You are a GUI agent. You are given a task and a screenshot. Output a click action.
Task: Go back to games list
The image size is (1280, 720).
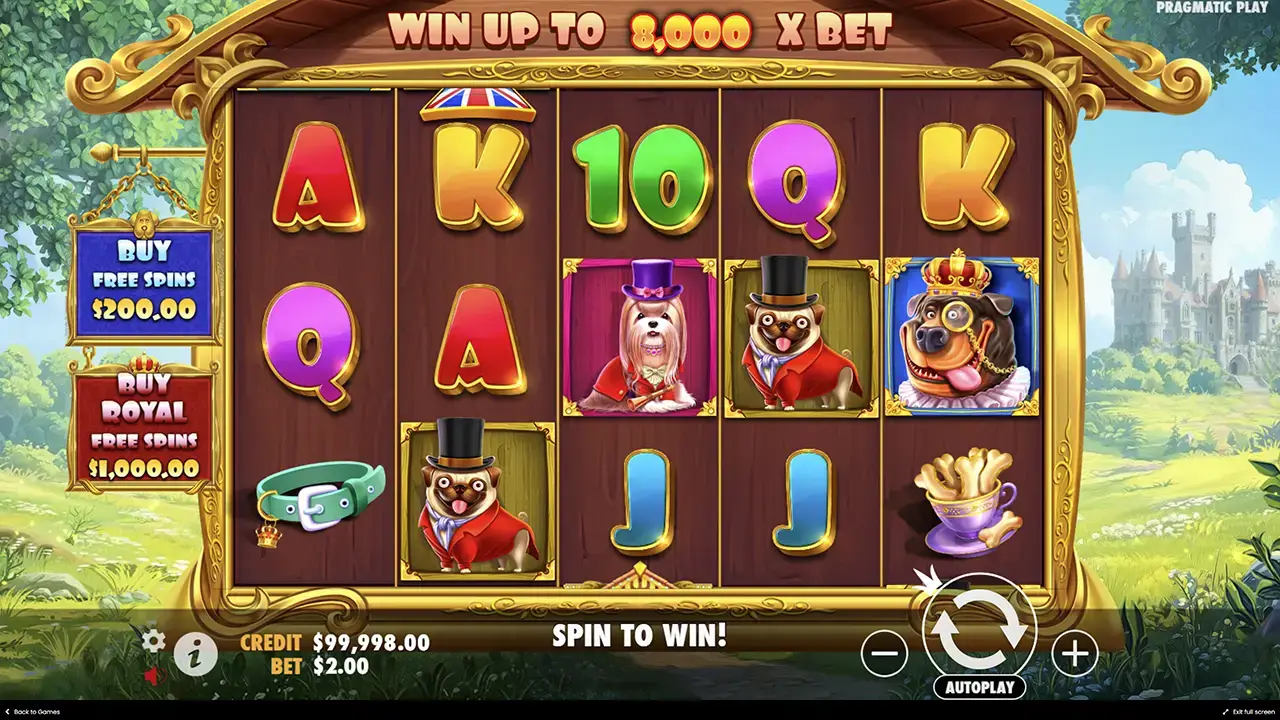click(x=32, y=712)
